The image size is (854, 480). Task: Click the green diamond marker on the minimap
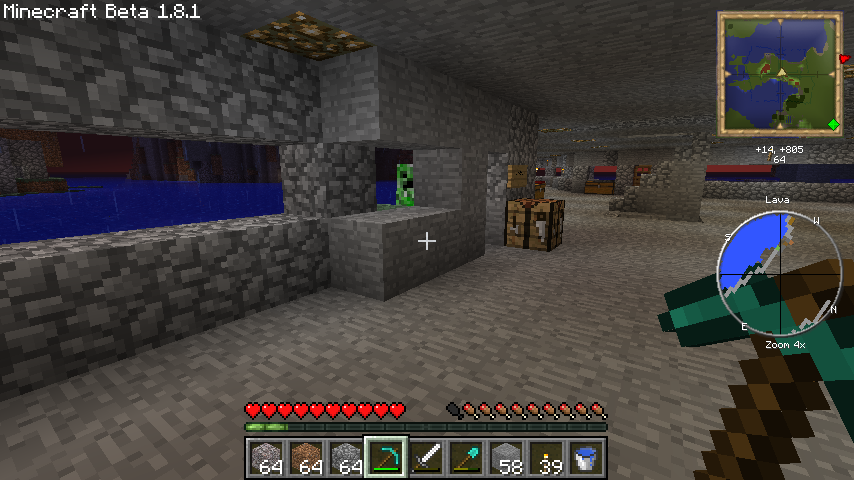point(832,124)
